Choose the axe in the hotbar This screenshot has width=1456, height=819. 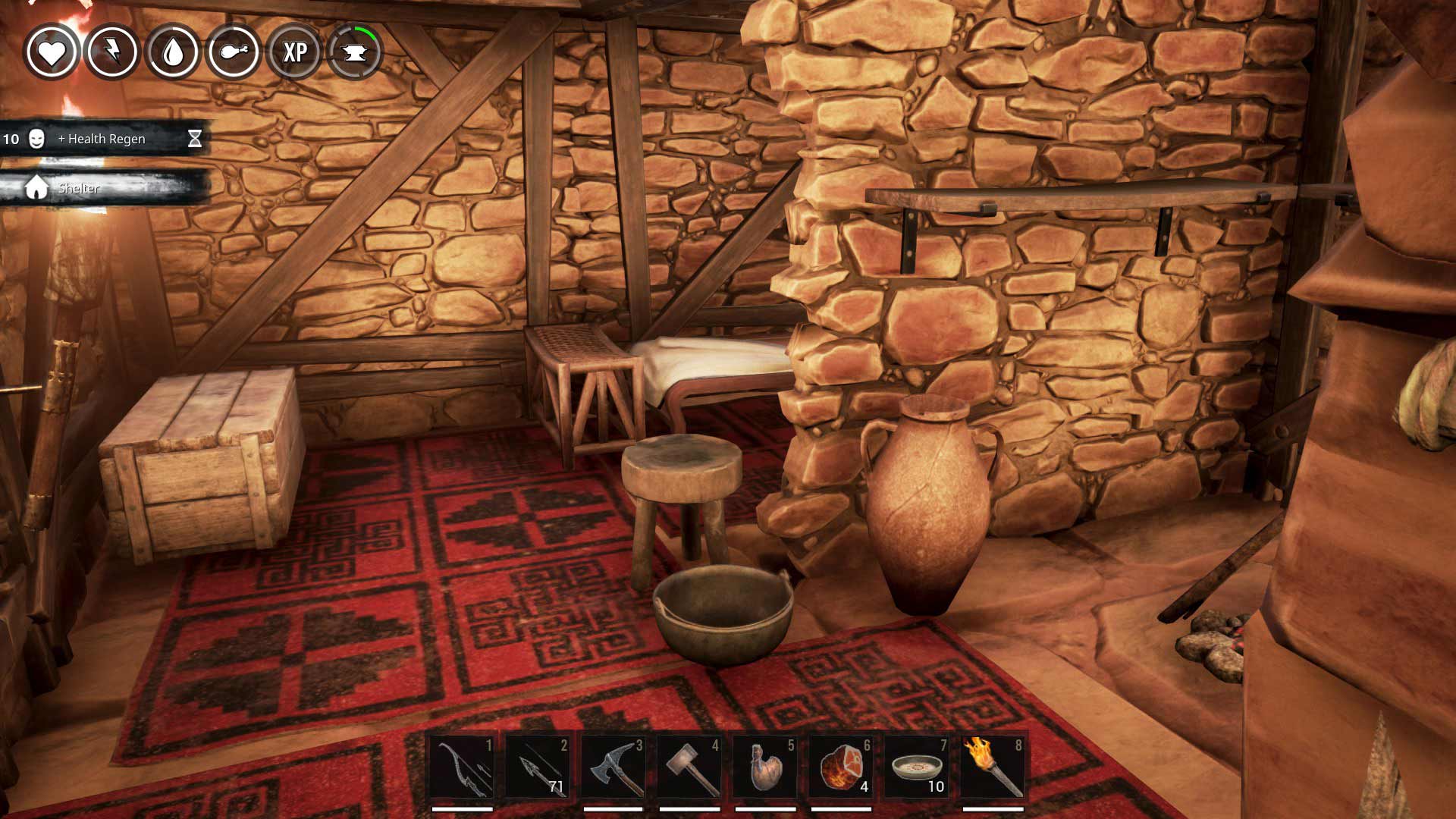tap(613, 767)
